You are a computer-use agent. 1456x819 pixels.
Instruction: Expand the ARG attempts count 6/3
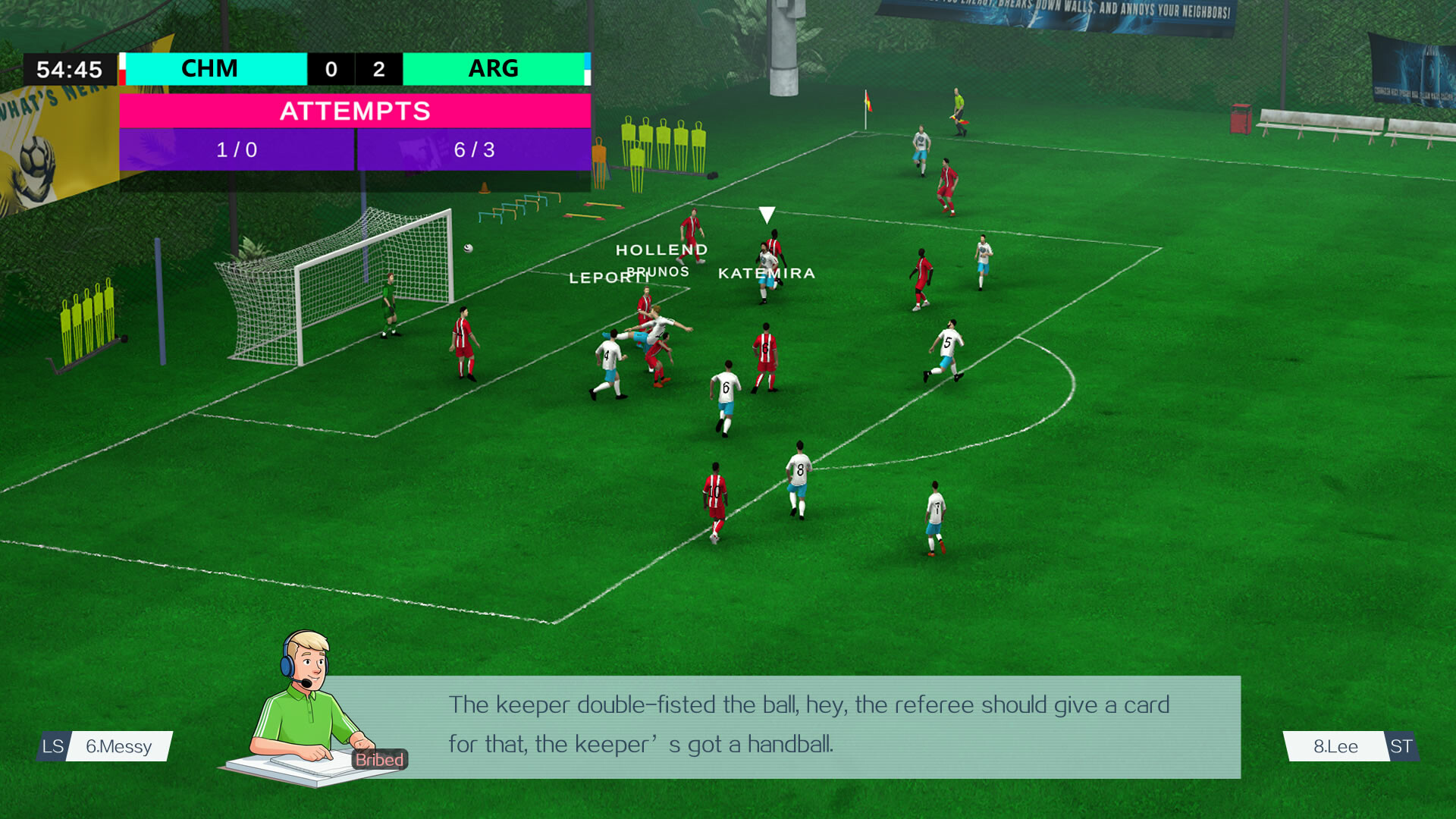pyautogui.click(x=474, y=150)
